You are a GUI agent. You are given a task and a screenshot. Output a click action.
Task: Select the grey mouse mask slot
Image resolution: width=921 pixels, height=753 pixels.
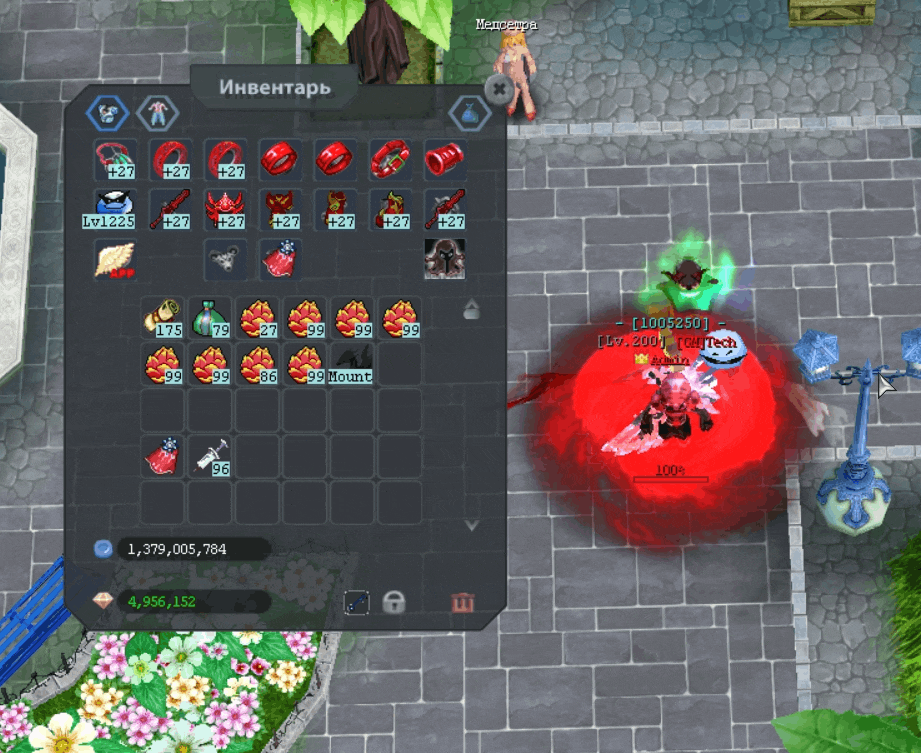pyautogui.click(x=225, y=259)
